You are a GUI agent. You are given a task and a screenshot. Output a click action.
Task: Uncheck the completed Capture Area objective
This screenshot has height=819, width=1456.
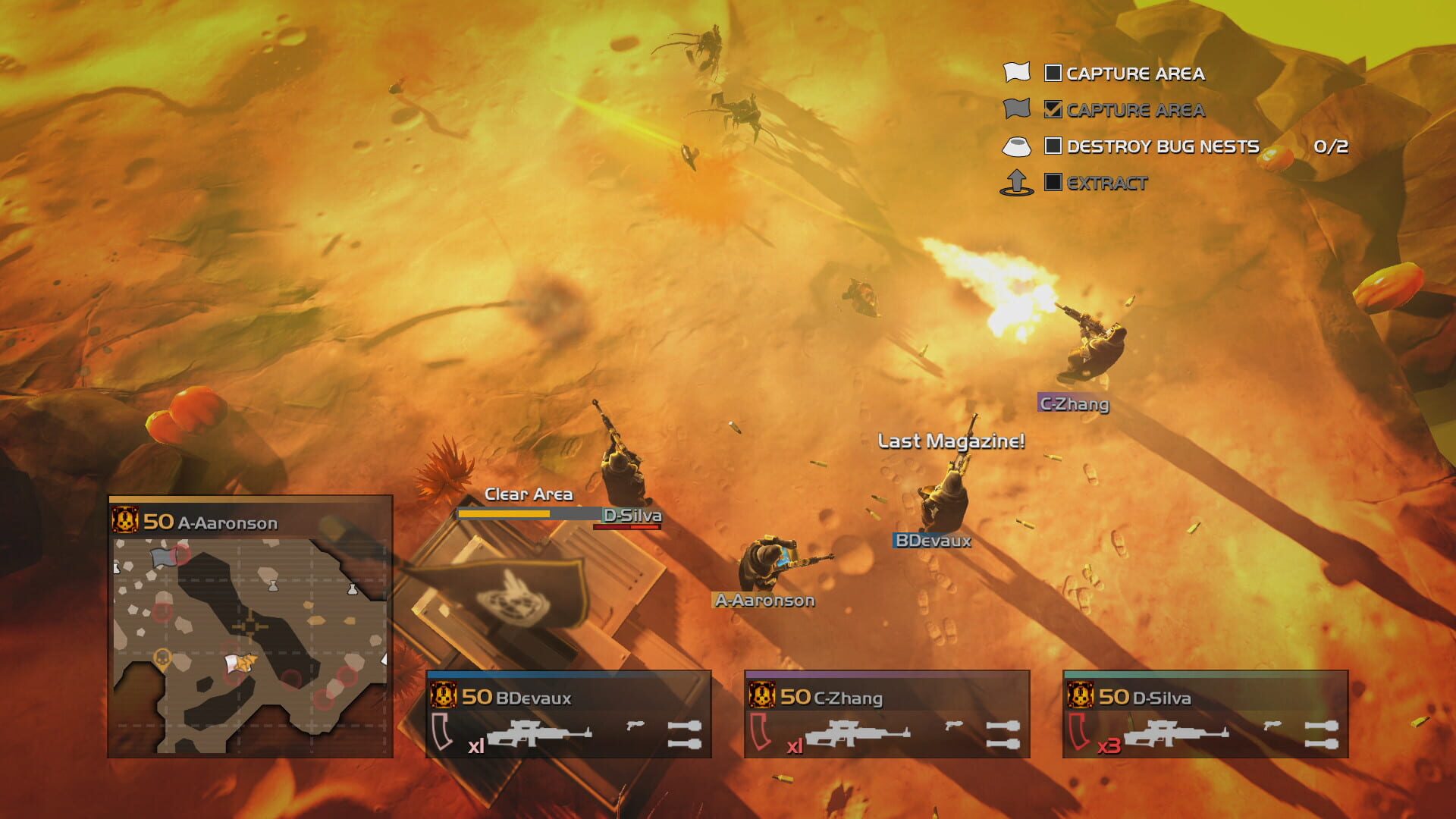pos(1053,110)
